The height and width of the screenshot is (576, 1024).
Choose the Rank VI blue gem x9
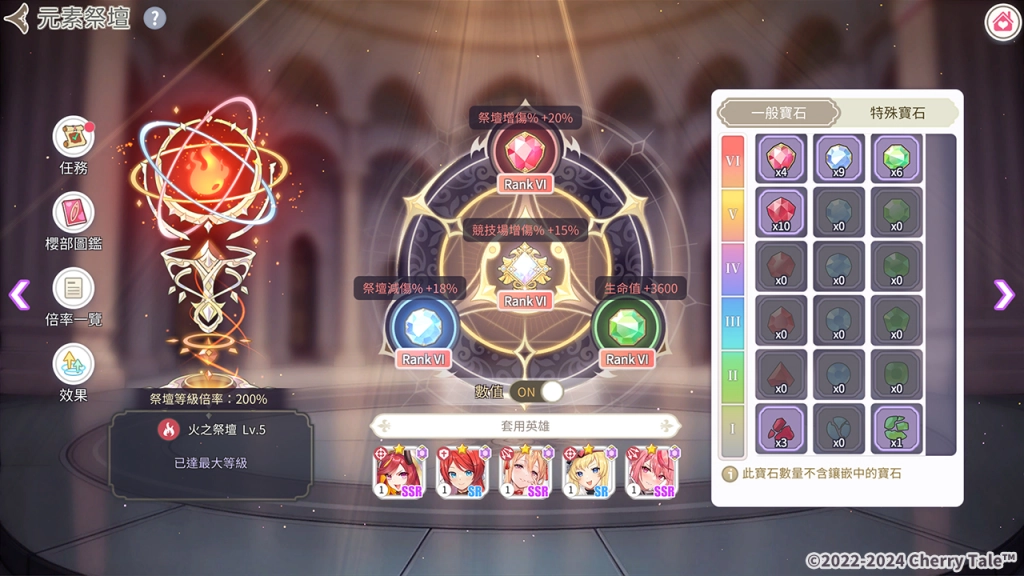coord(839,158)
